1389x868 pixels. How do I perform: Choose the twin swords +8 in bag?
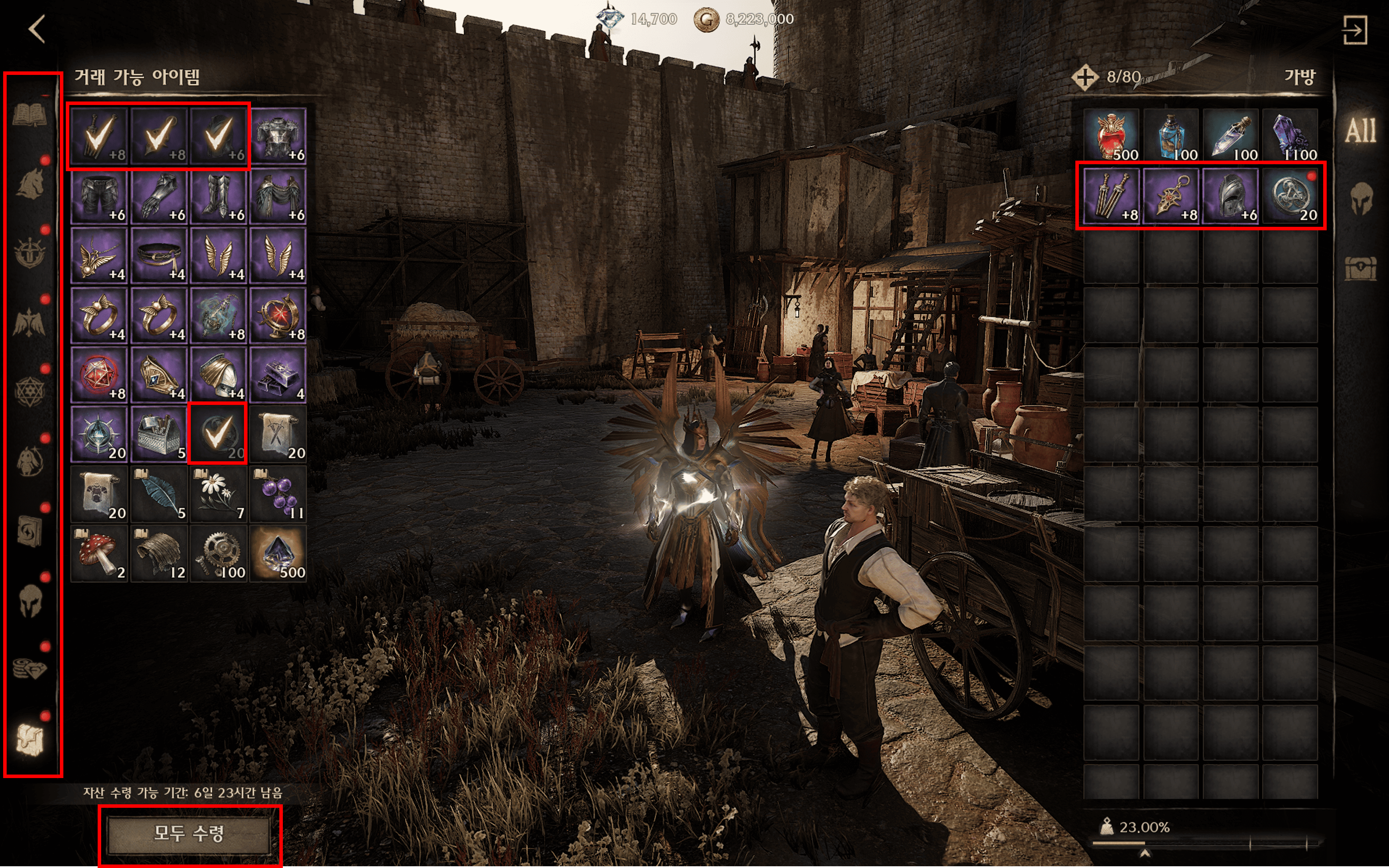pos(1112,196)
